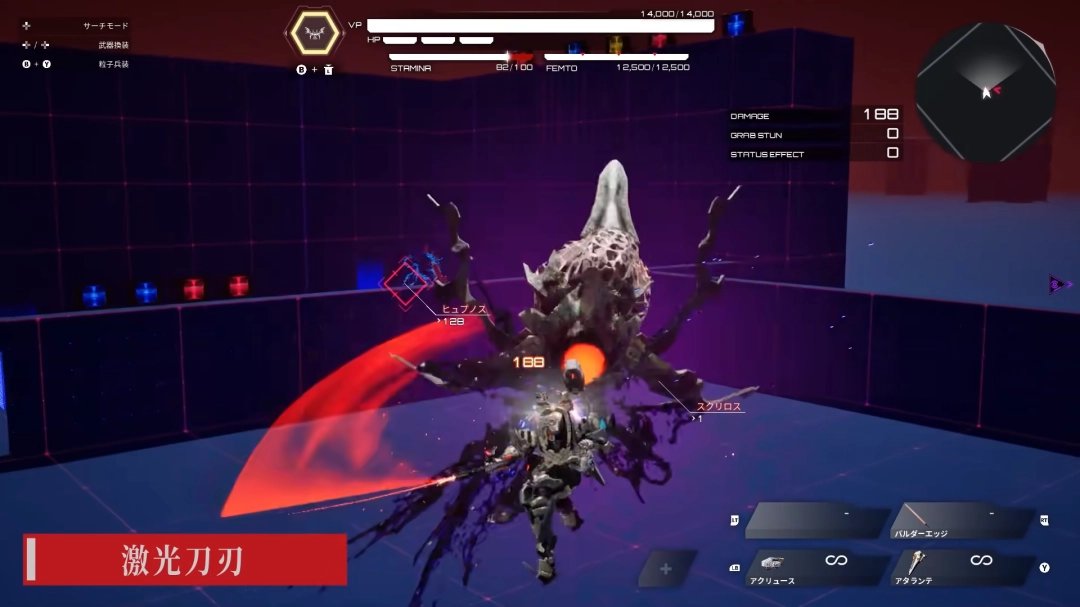Viewport: 1080px width, 607px height.
Task: Select the アクリュース weapon slot
Action: pyautogui.click(x=815, y=568)
